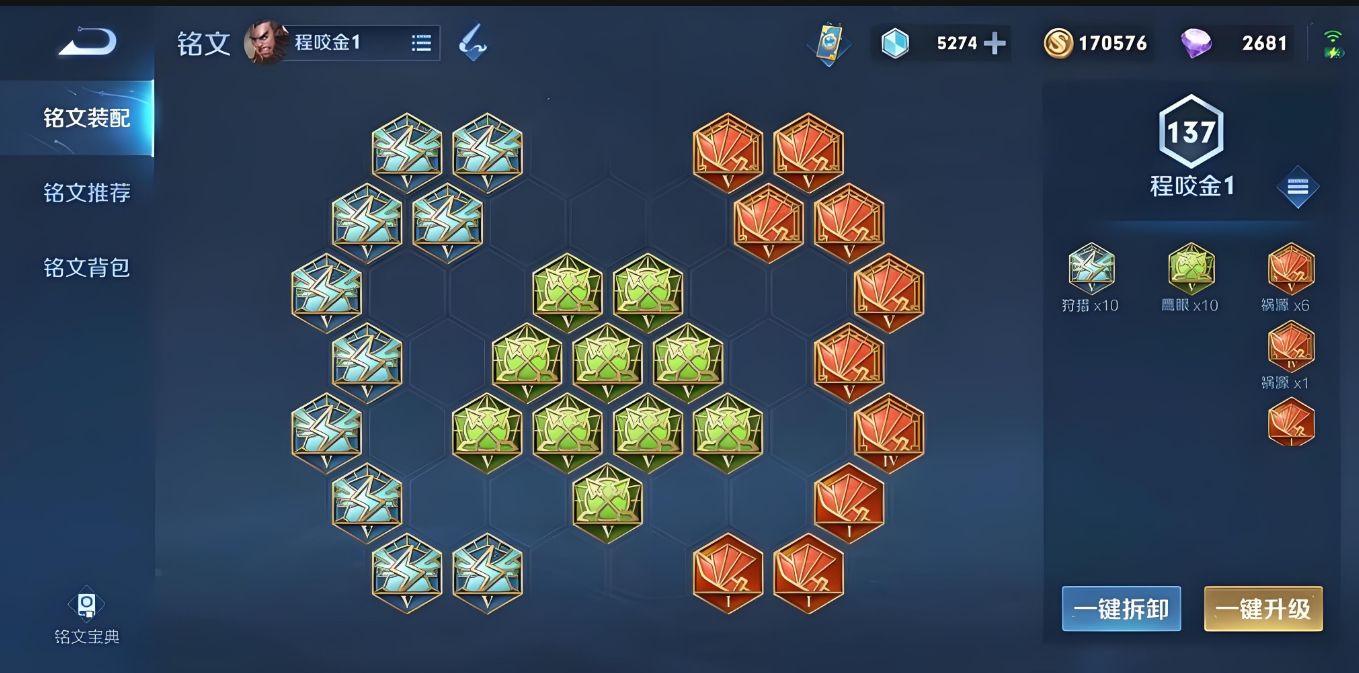Tap 一键拆卸 to remove all runes
This screenshot has height=673, width=1359.
point(1121,609)
